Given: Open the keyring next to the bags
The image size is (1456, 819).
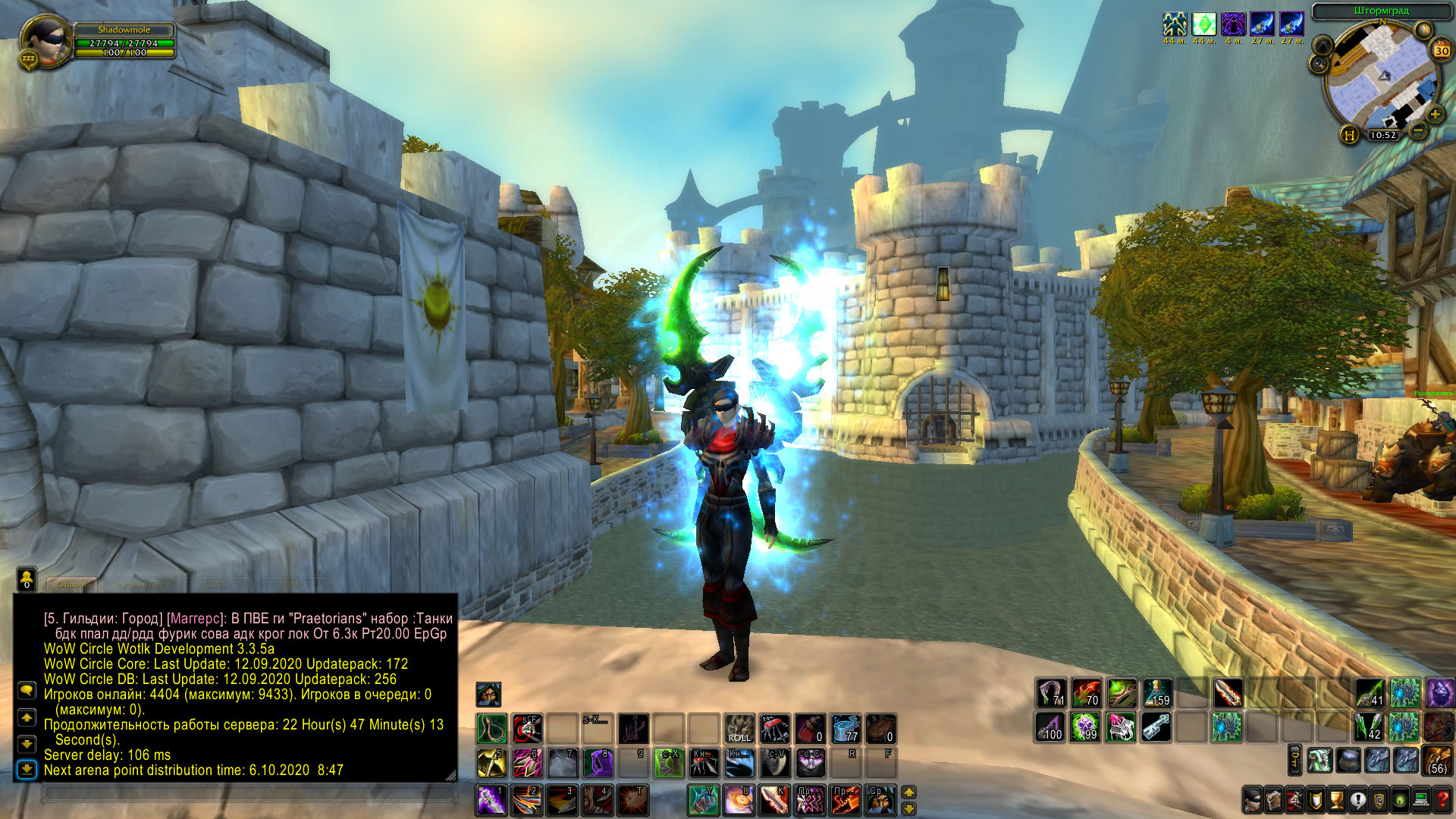Looking at the screenshot, I should 1294,760.
